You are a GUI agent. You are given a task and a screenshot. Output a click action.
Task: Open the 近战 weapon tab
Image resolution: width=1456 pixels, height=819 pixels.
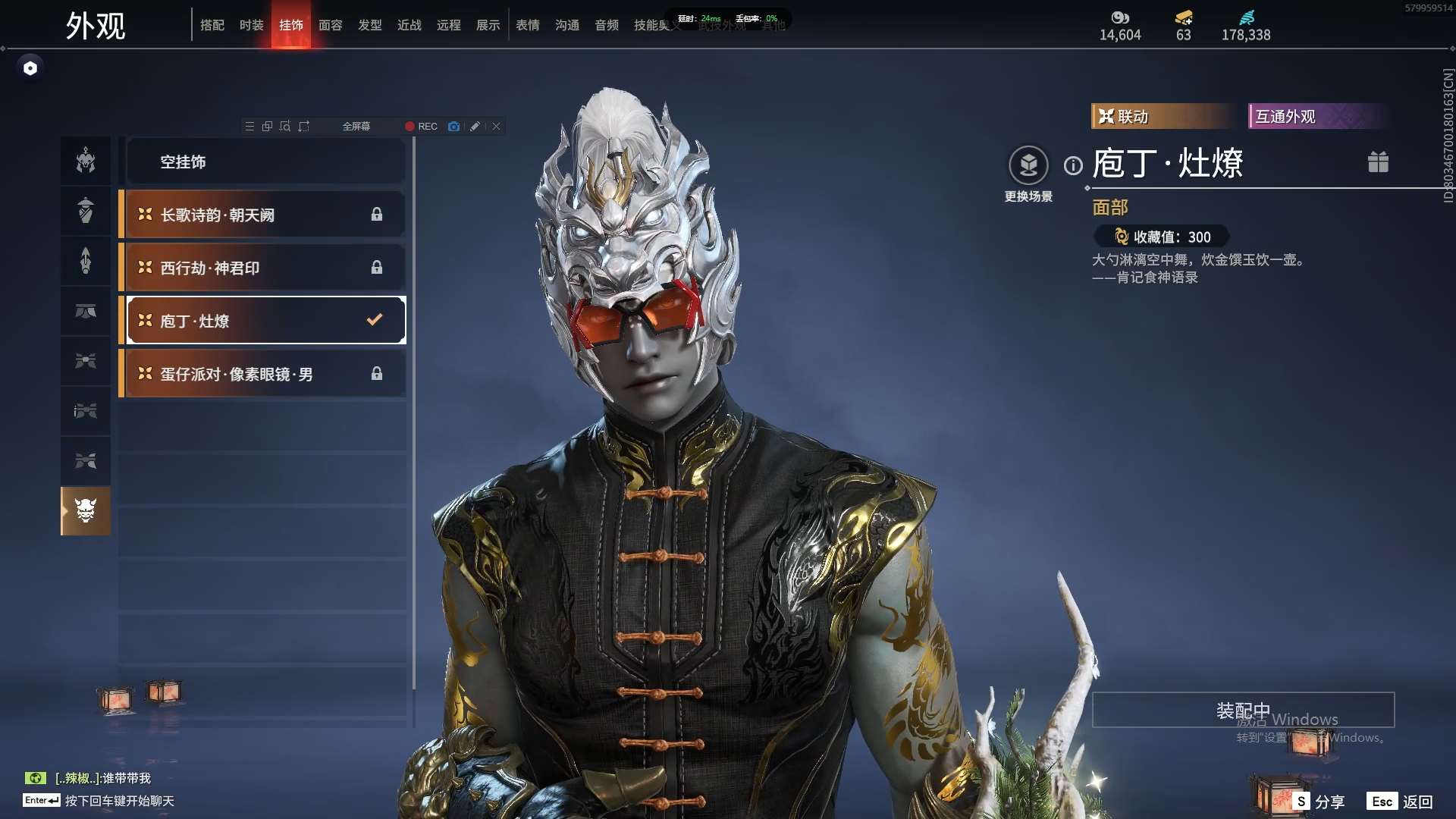409,25
